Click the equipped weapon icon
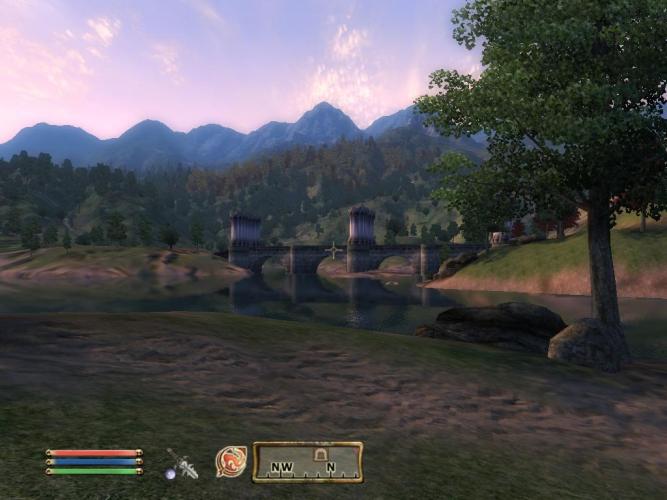Viewport: 667px width, 500px height. tap(181, 463)
